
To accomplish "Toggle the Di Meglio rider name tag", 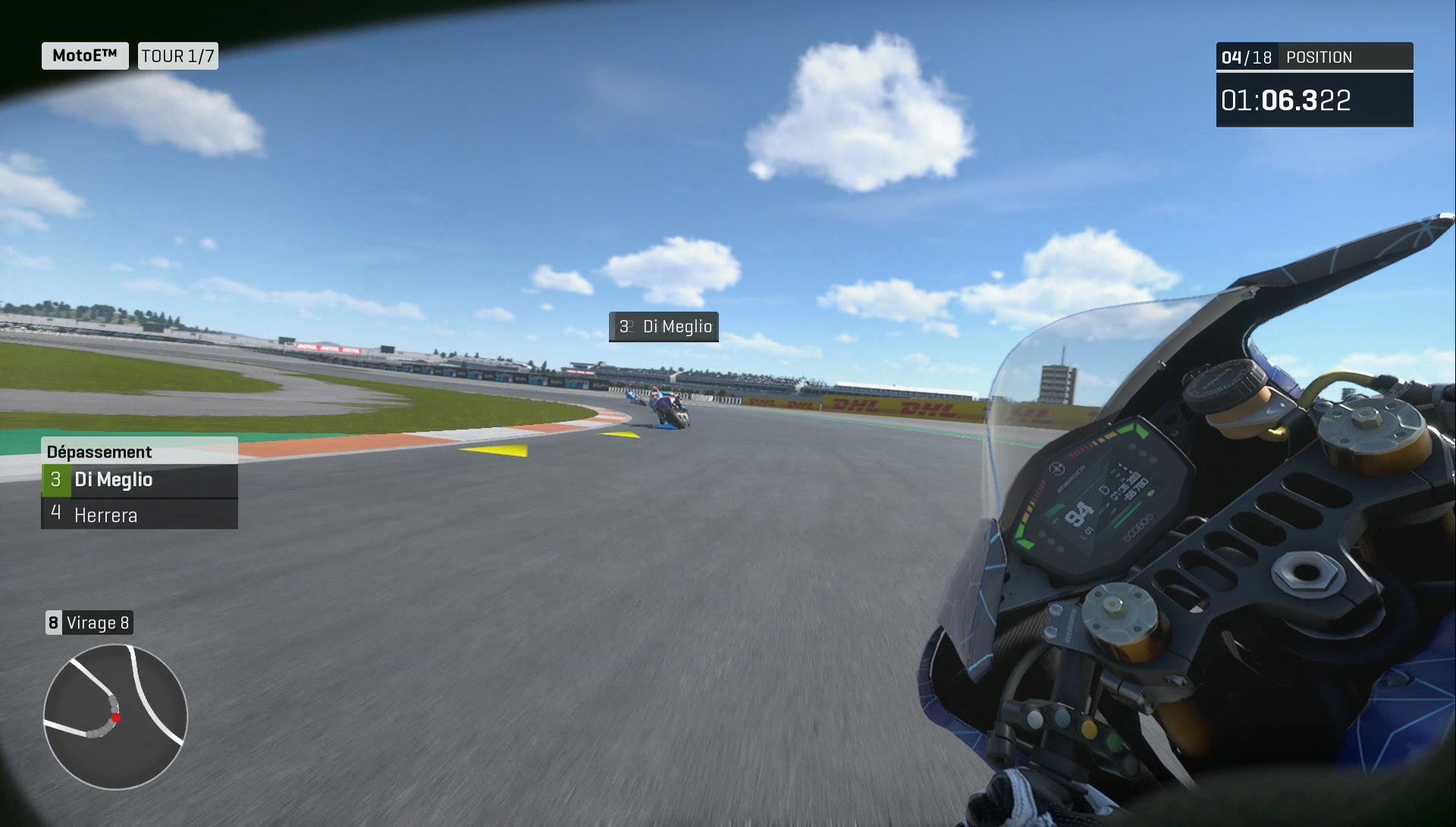I will [x=664, y=327].
